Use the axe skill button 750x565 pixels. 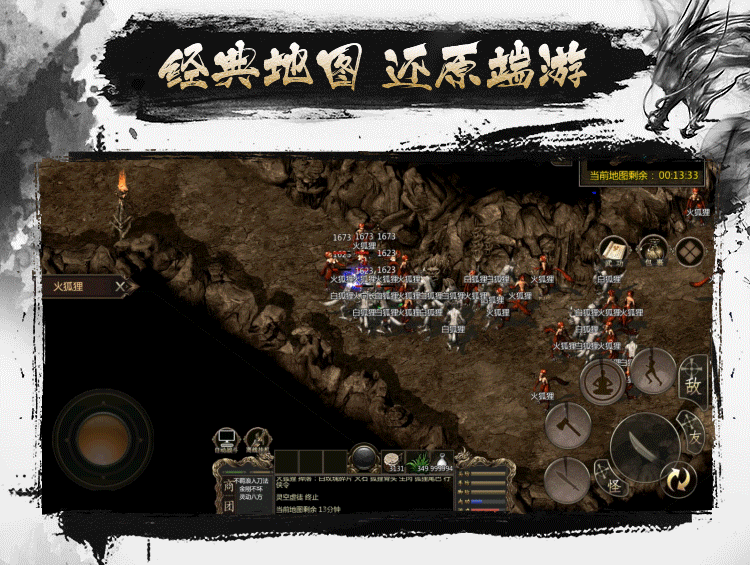pos(568,425)
